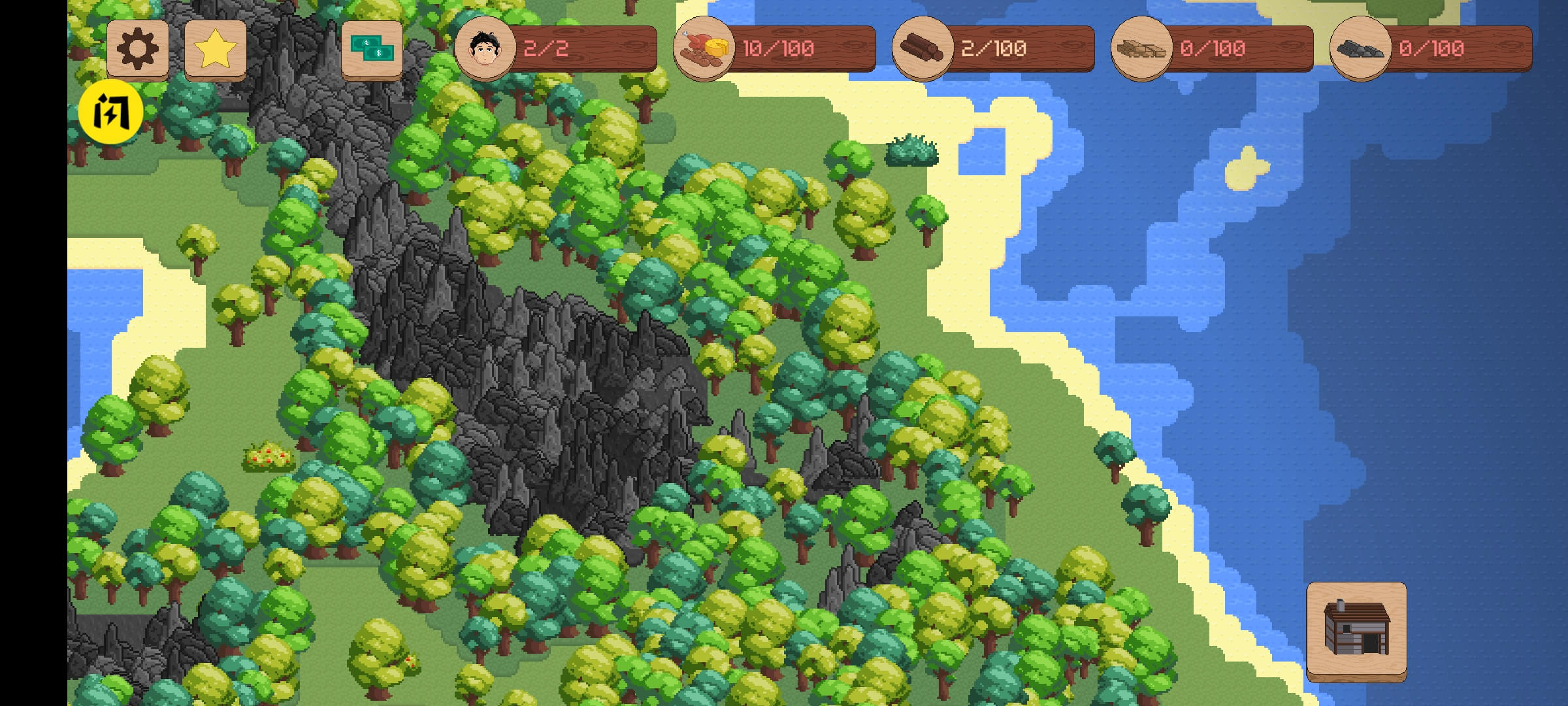The image size is (1568, 706).
Task: Tap the dark stone resource icon
Action: [x=1360, y=48]
